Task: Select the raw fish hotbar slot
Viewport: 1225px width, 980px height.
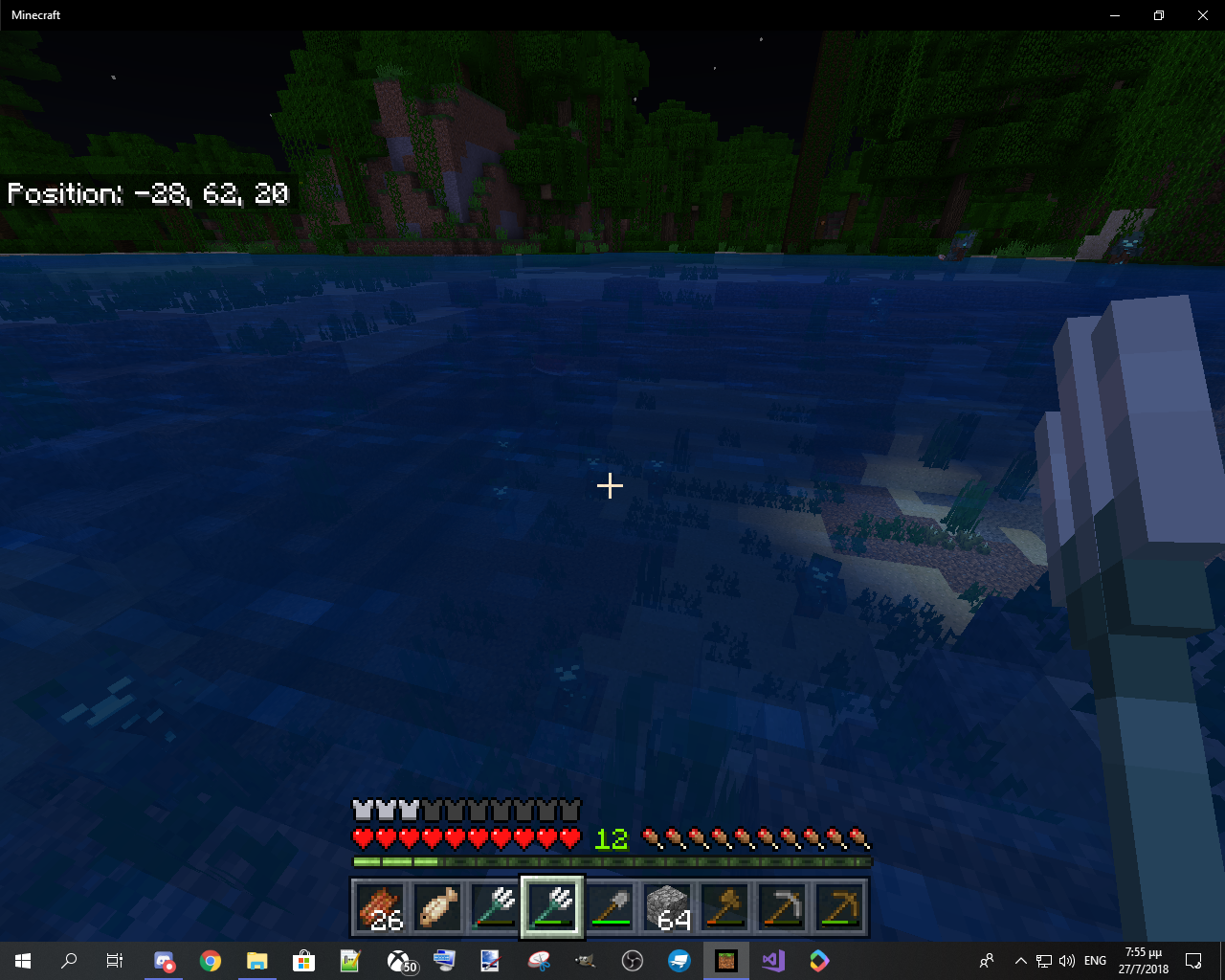Action: [x=438, y=907]
